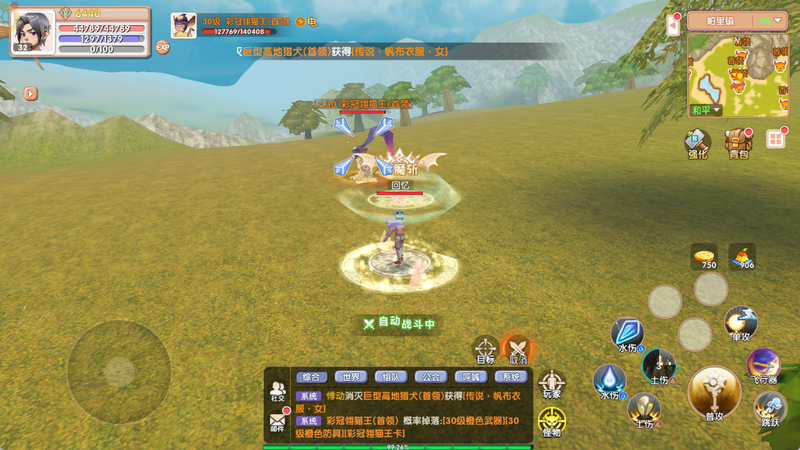Open the 强化 enhancement menu

(697, 143)
